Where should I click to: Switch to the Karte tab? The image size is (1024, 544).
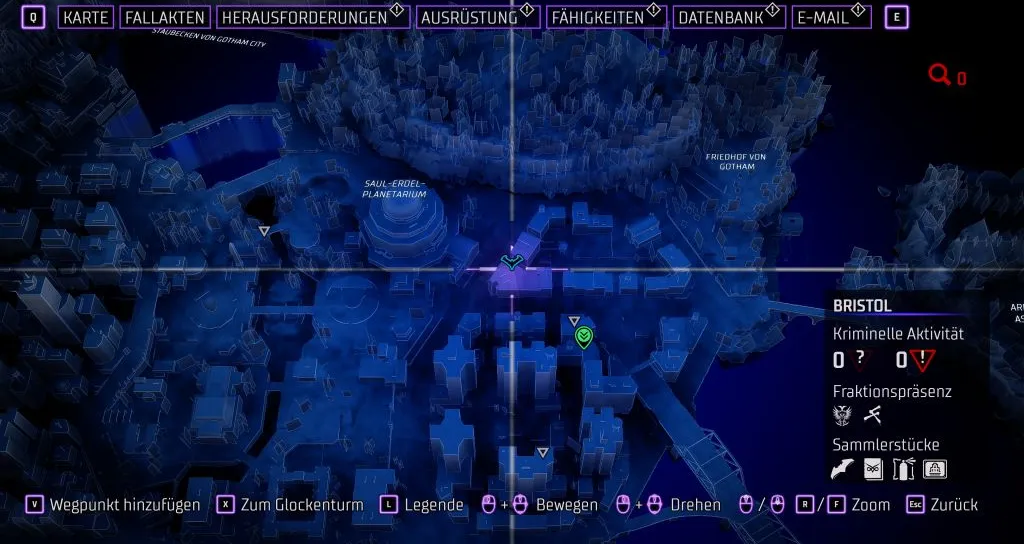pyautogui.click(x=86, y=18)
